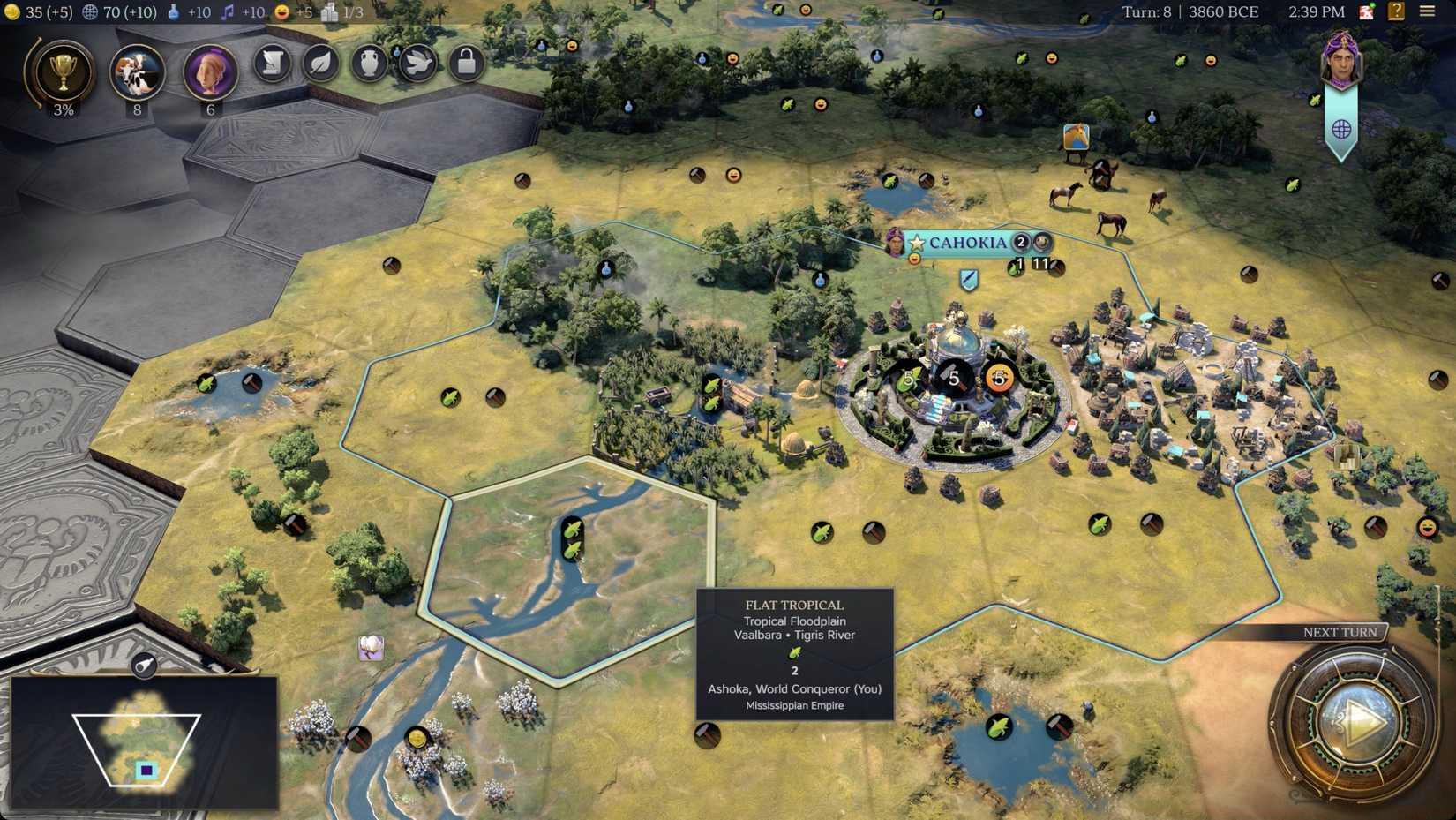1456x820 pixels.
Task: Expand the globe banner under Ashoka's portrait
Action: 1342,129
